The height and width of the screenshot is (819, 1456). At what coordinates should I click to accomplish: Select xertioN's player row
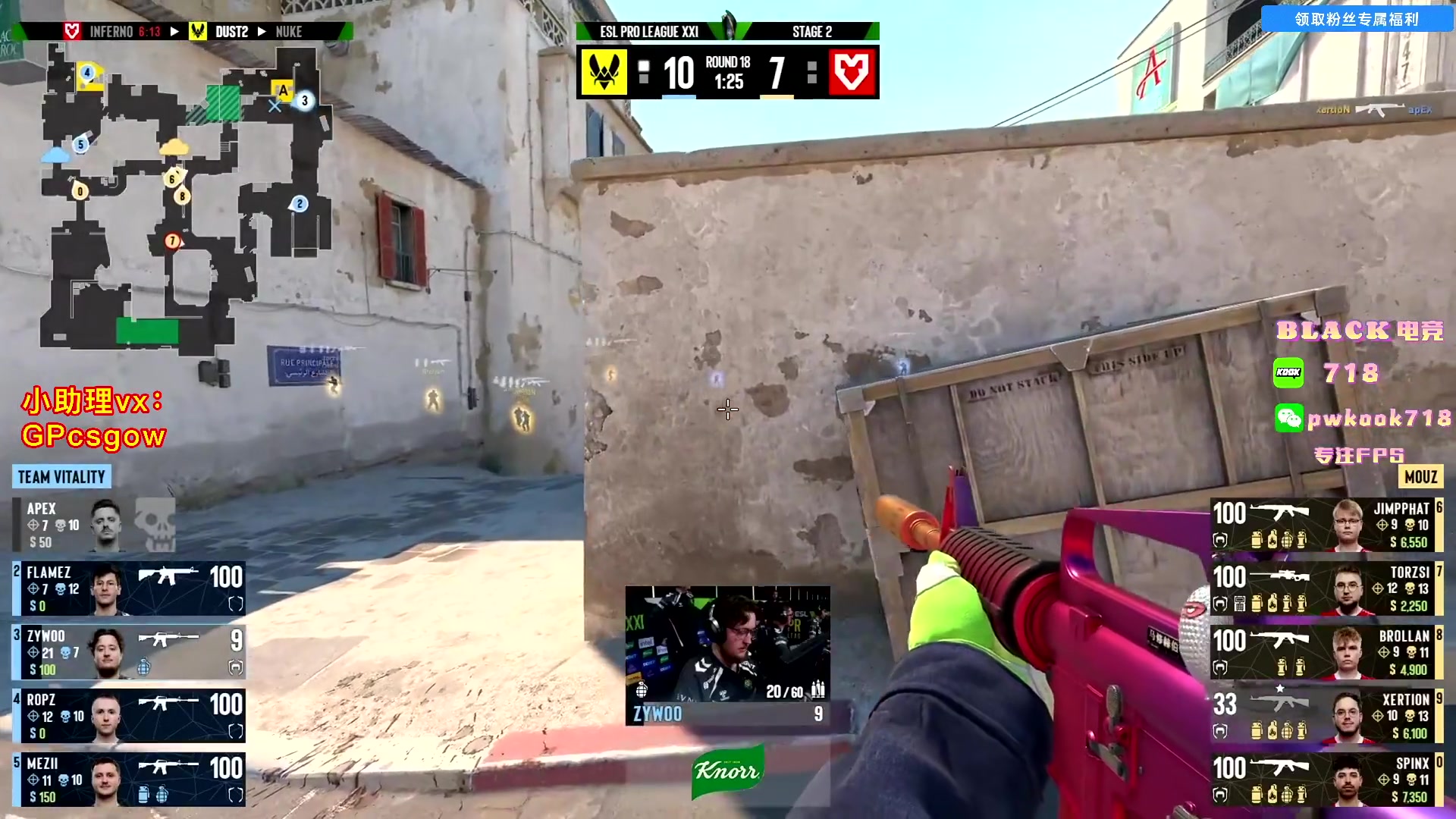tap(1326, 716)
